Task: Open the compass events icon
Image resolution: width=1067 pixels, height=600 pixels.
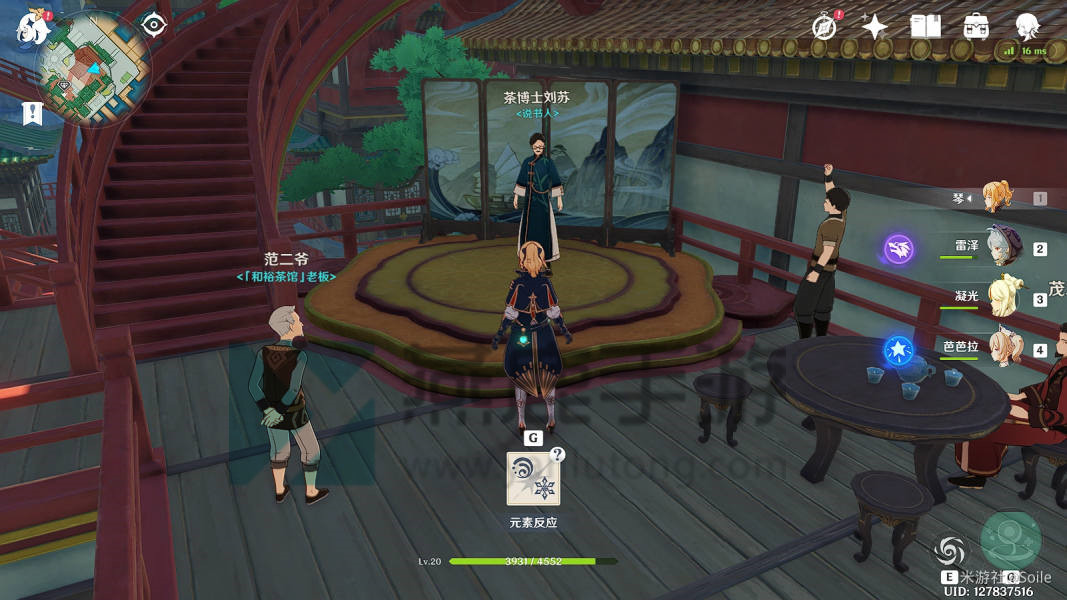Action: (x=825, y=27)
